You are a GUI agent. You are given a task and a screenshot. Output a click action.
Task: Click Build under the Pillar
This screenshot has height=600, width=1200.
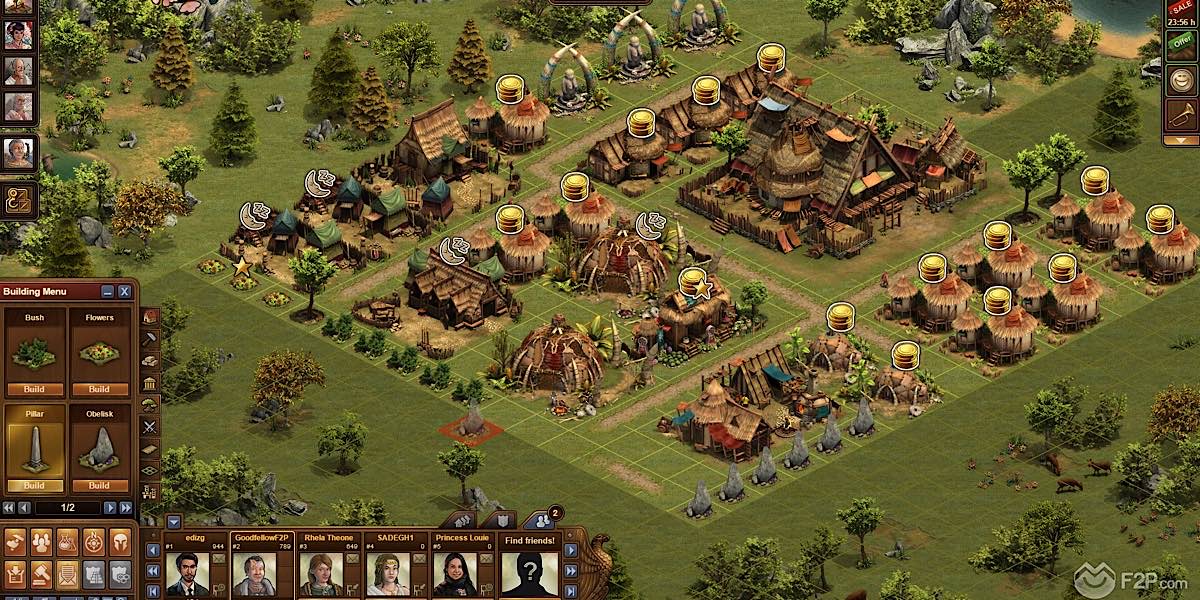[36, 486]
